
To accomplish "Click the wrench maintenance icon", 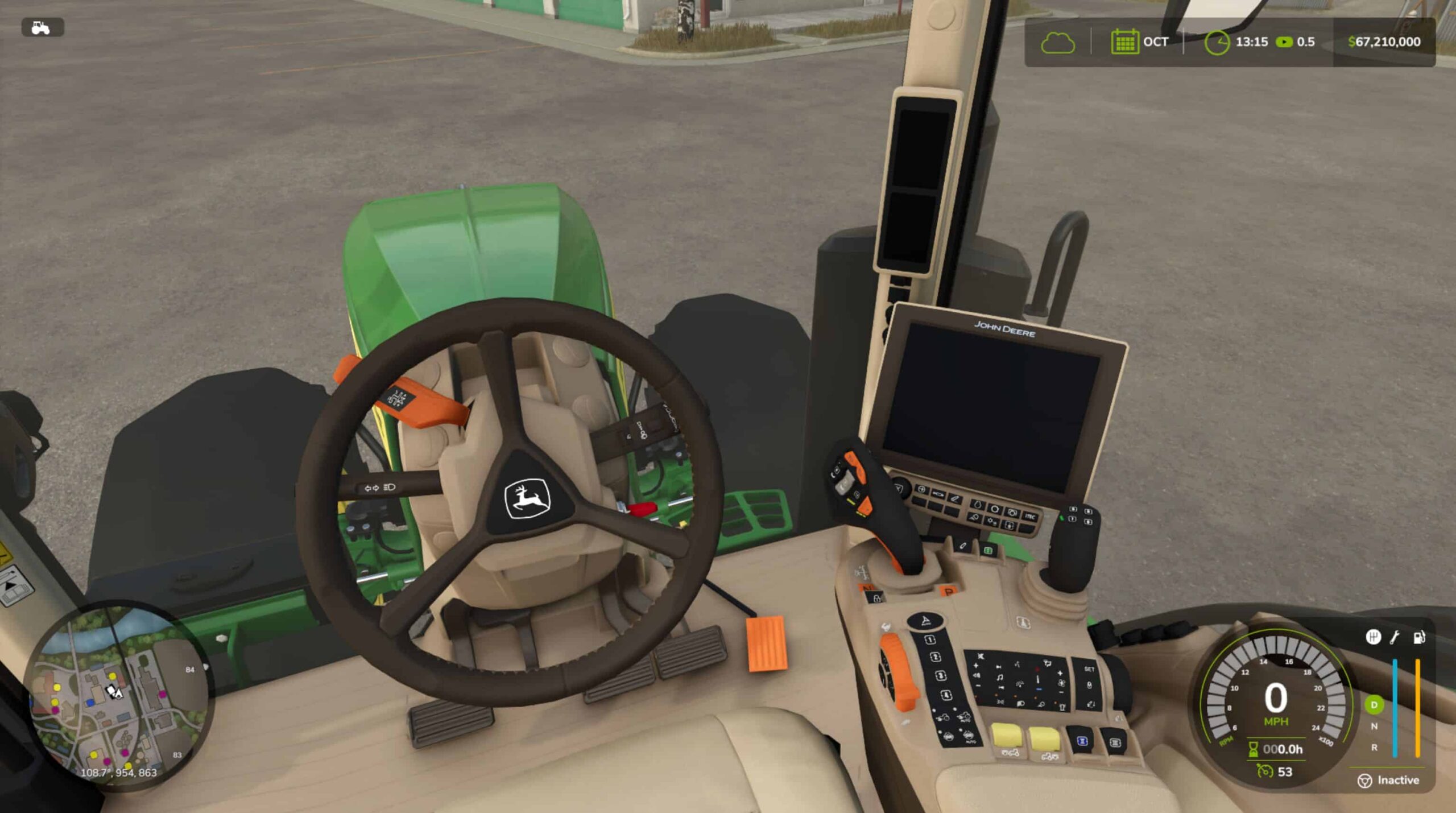I will (x=1395, y=637).
